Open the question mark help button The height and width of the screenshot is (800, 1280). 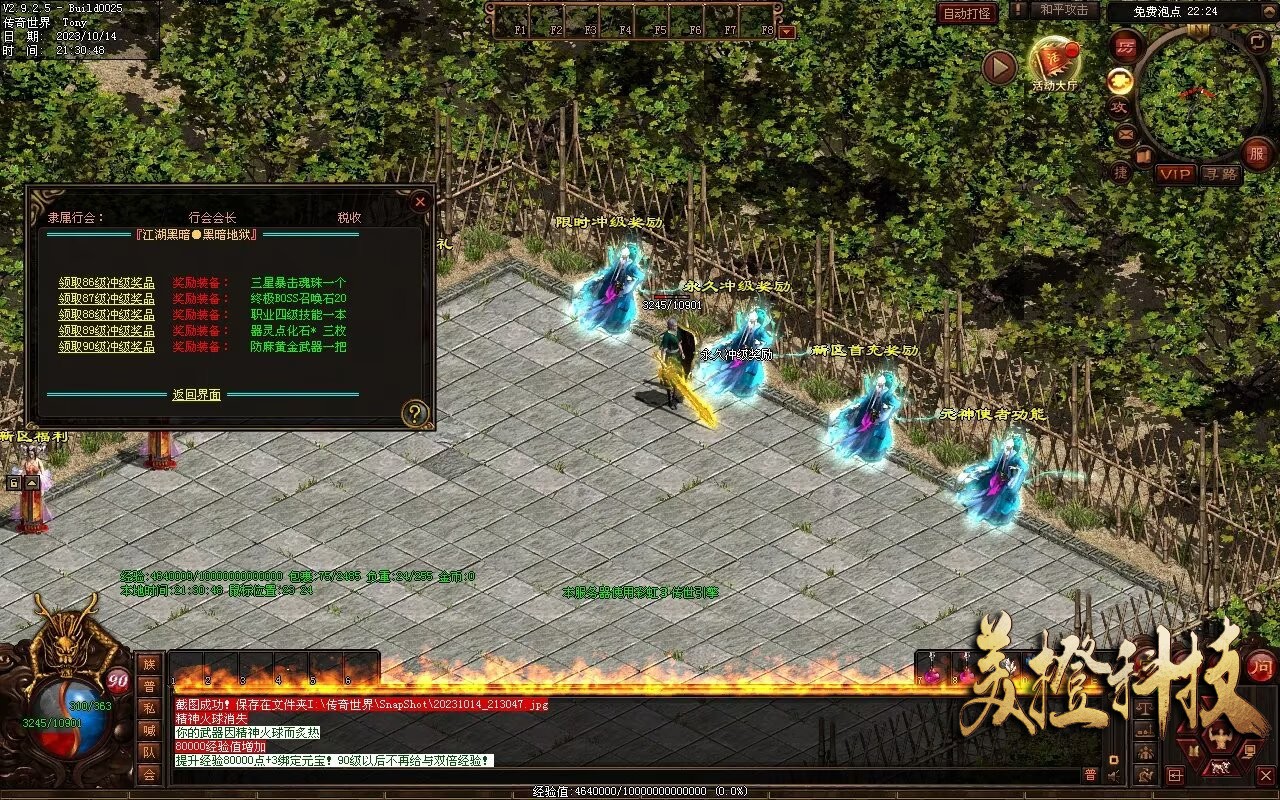tap(414, 412)
